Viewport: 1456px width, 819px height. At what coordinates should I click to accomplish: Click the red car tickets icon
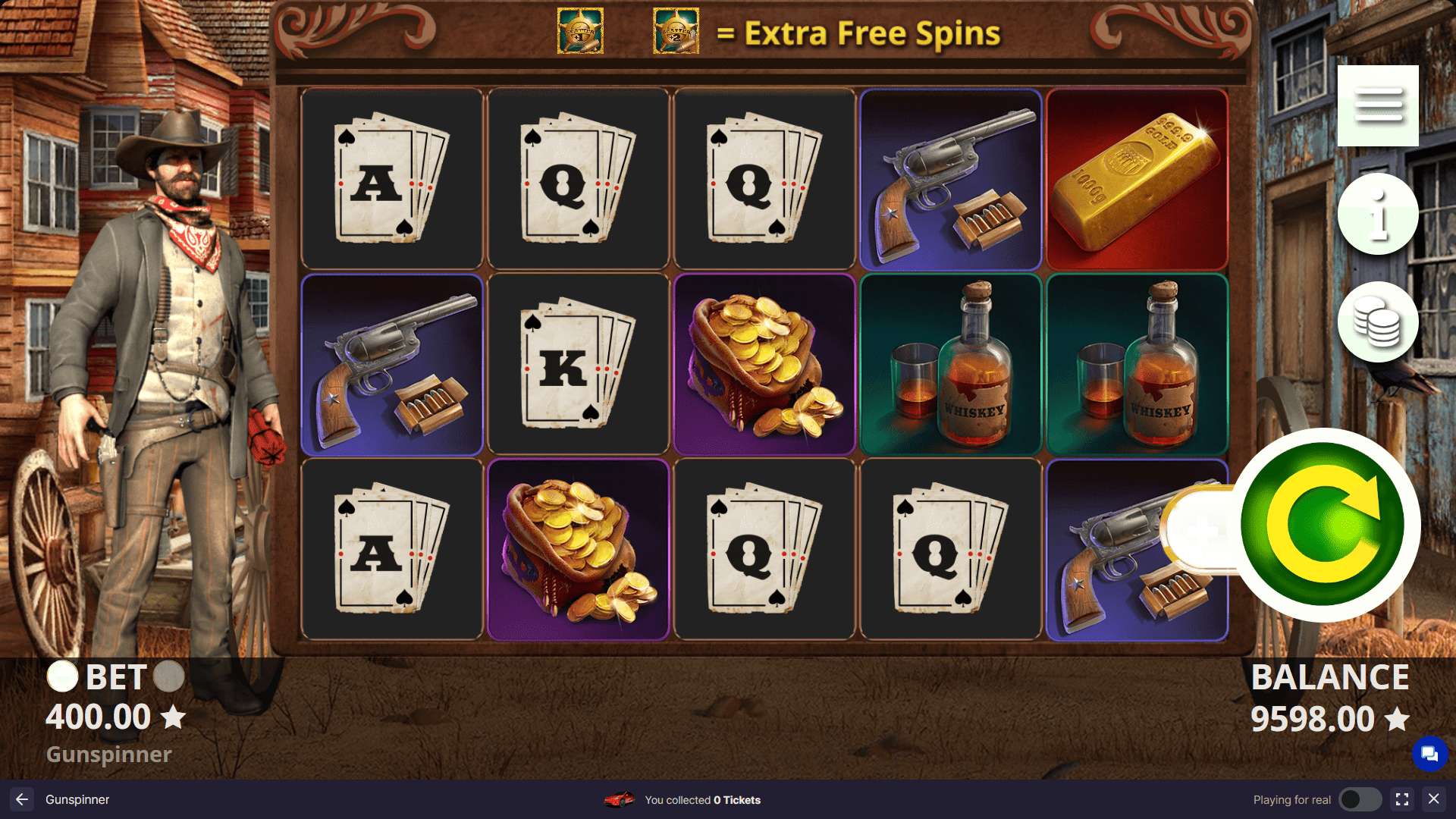620,799
